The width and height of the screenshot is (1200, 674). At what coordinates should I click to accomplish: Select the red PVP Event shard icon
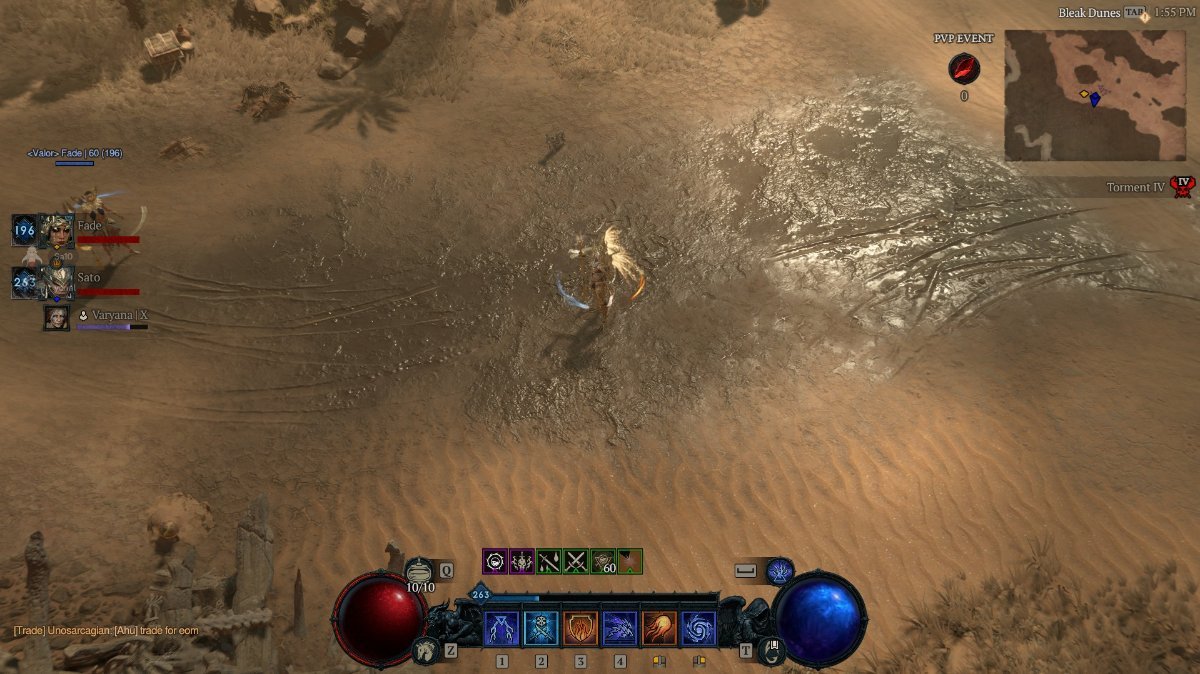(964, 69)
